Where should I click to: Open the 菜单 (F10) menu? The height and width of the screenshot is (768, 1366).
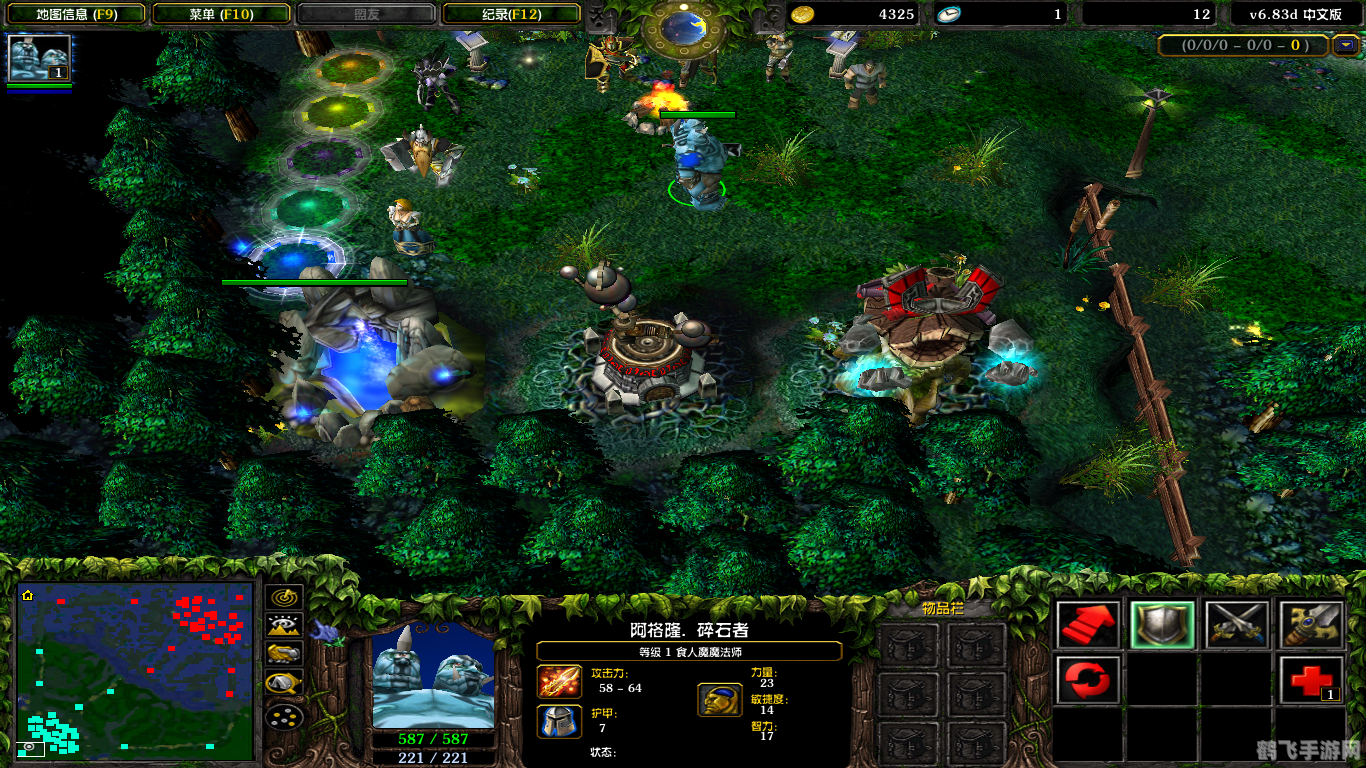220,14
